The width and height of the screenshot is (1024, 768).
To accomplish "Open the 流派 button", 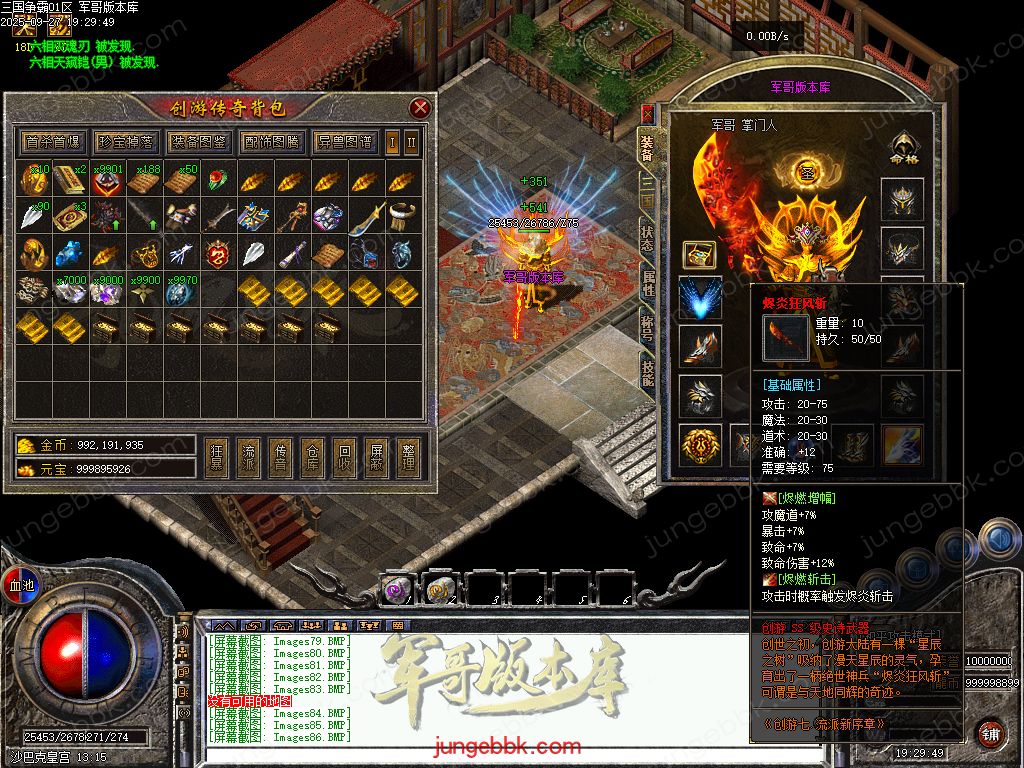I will (249, 459).
